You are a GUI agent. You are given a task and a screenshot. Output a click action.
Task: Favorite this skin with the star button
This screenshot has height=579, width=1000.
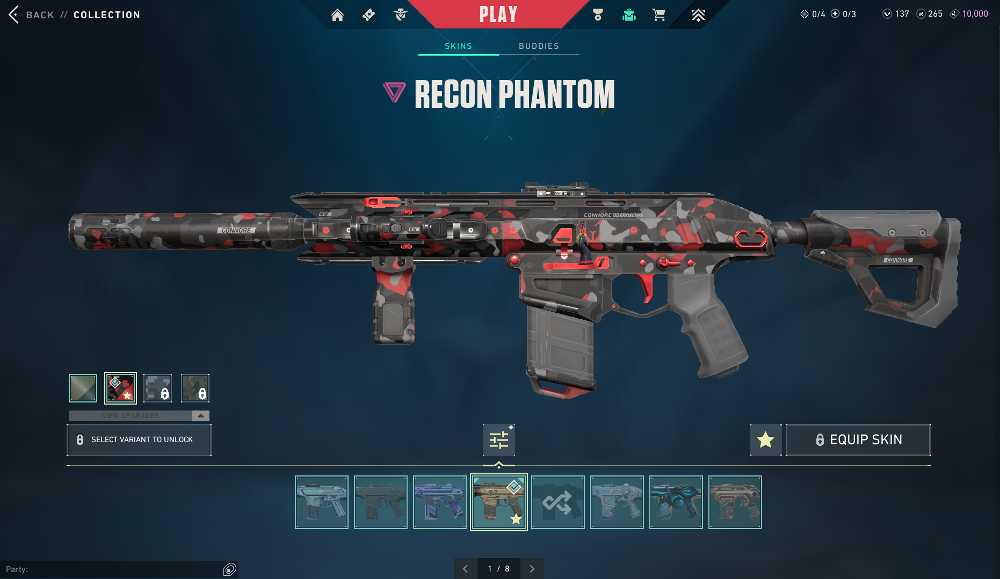click(765, 440)
